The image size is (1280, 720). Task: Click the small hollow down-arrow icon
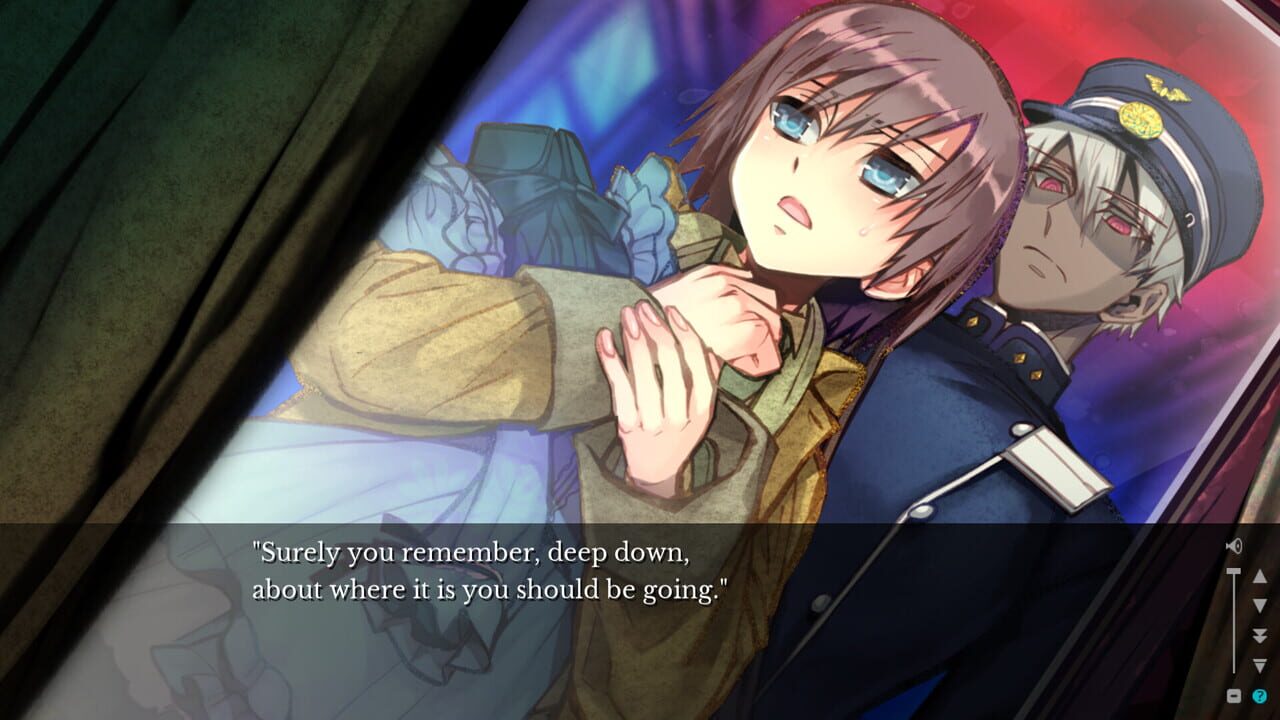pos(1260,667)
